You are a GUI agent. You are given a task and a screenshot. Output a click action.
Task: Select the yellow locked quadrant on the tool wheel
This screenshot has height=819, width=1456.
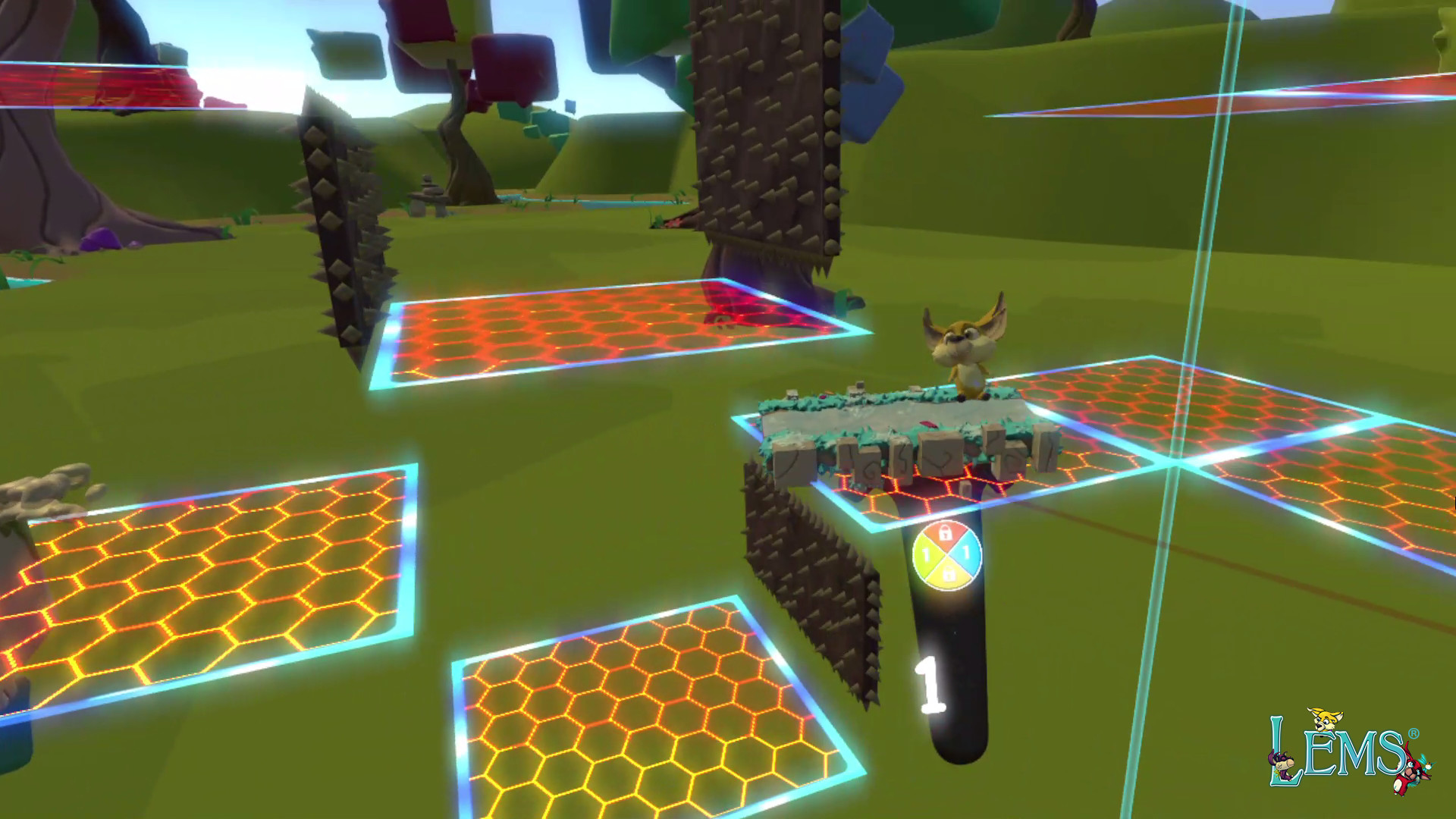[949, 574]
